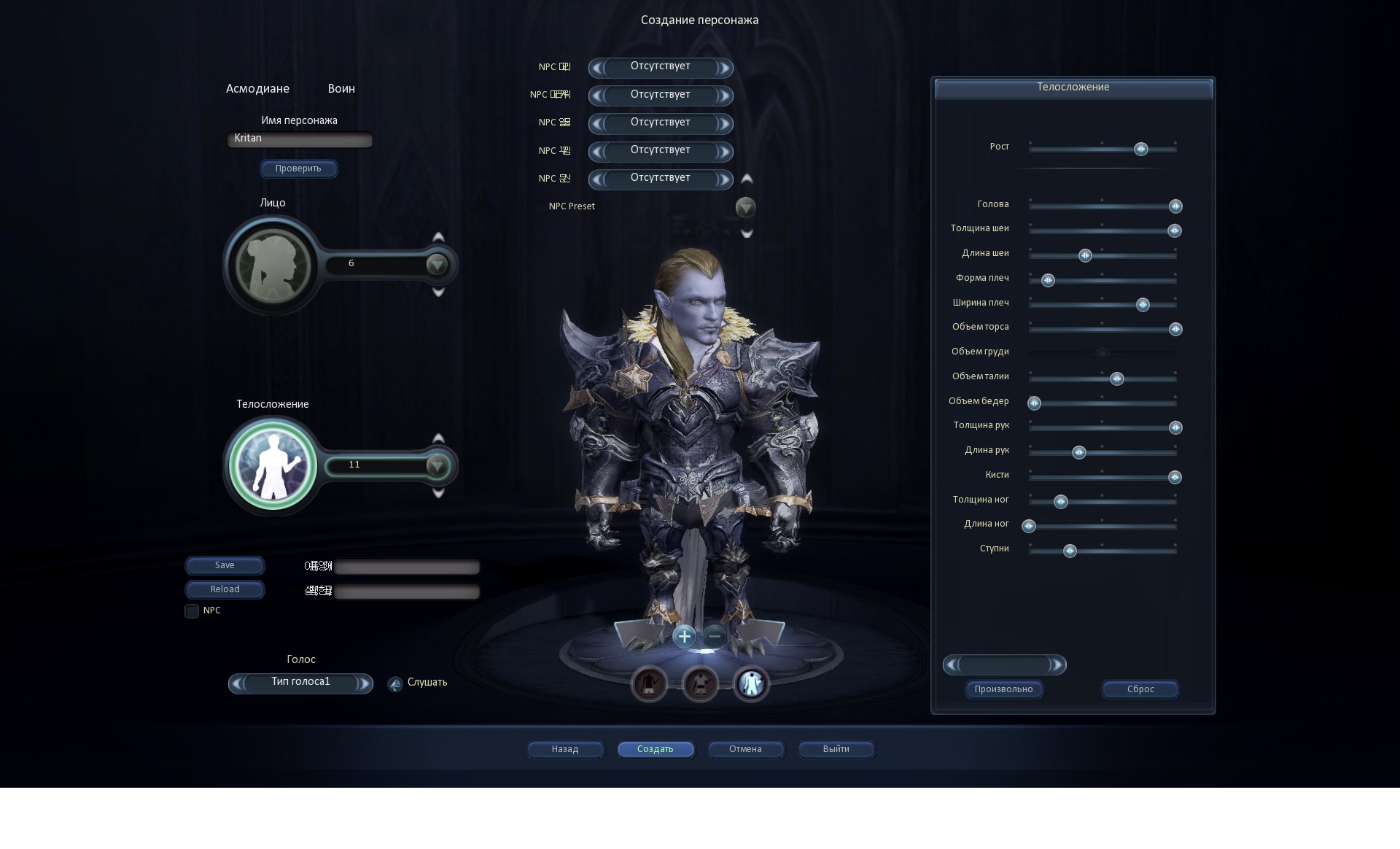
Task: Adjust the Объем талии waist slider
Action: 1117,379
